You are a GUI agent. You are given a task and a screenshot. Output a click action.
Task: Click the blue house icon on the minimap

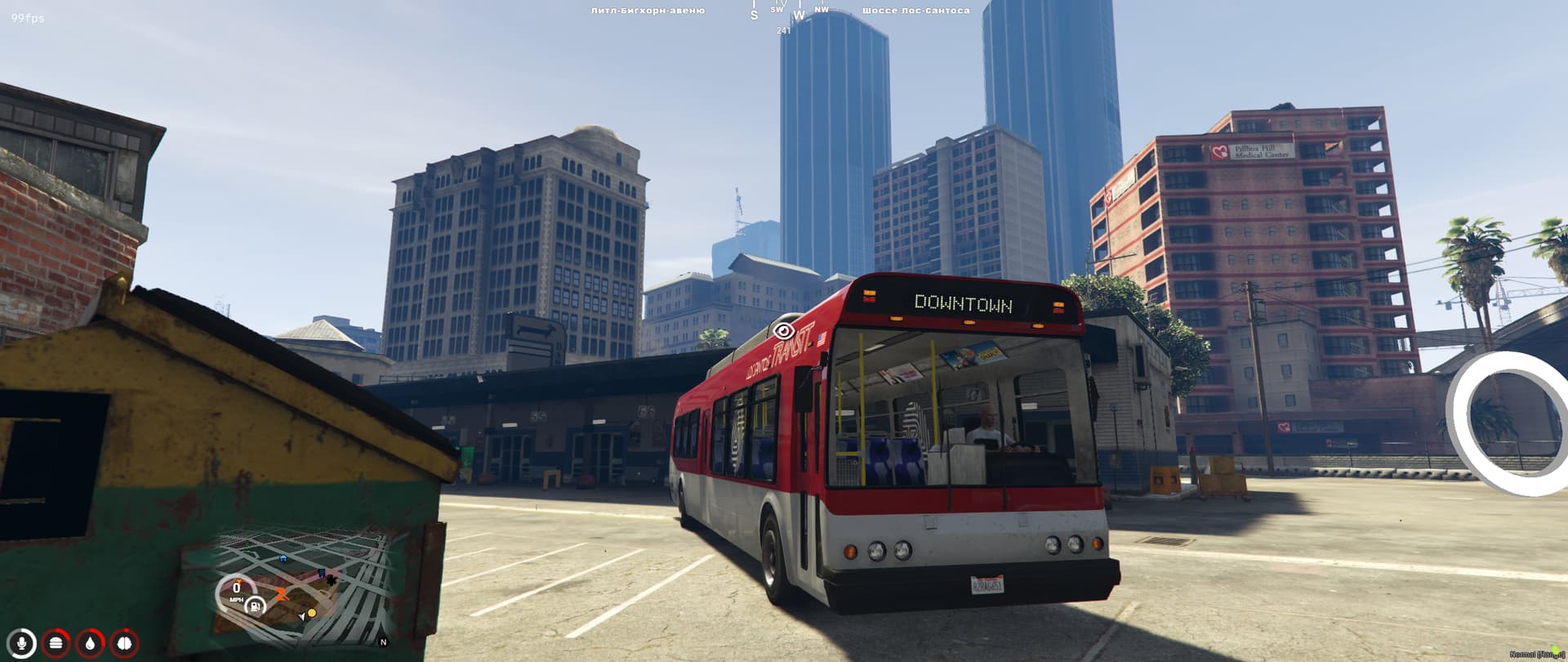283,557
